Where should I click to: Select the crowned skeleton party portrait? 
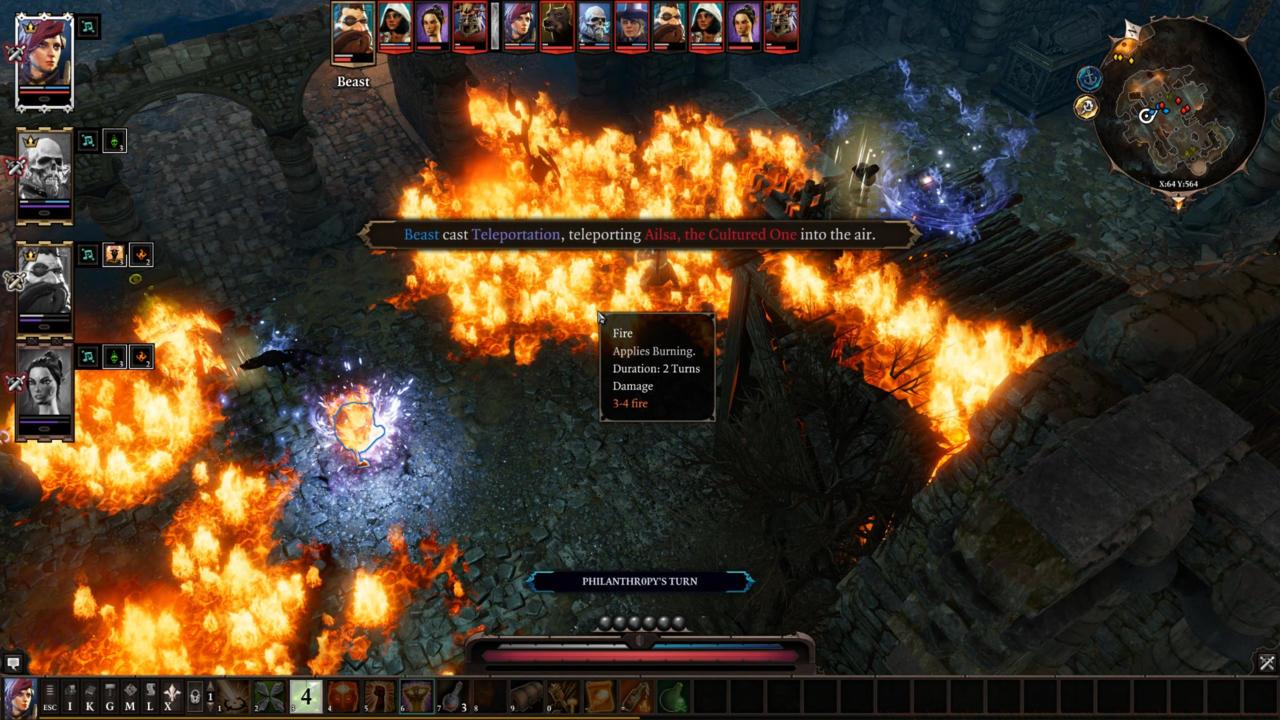pos(45,173)
